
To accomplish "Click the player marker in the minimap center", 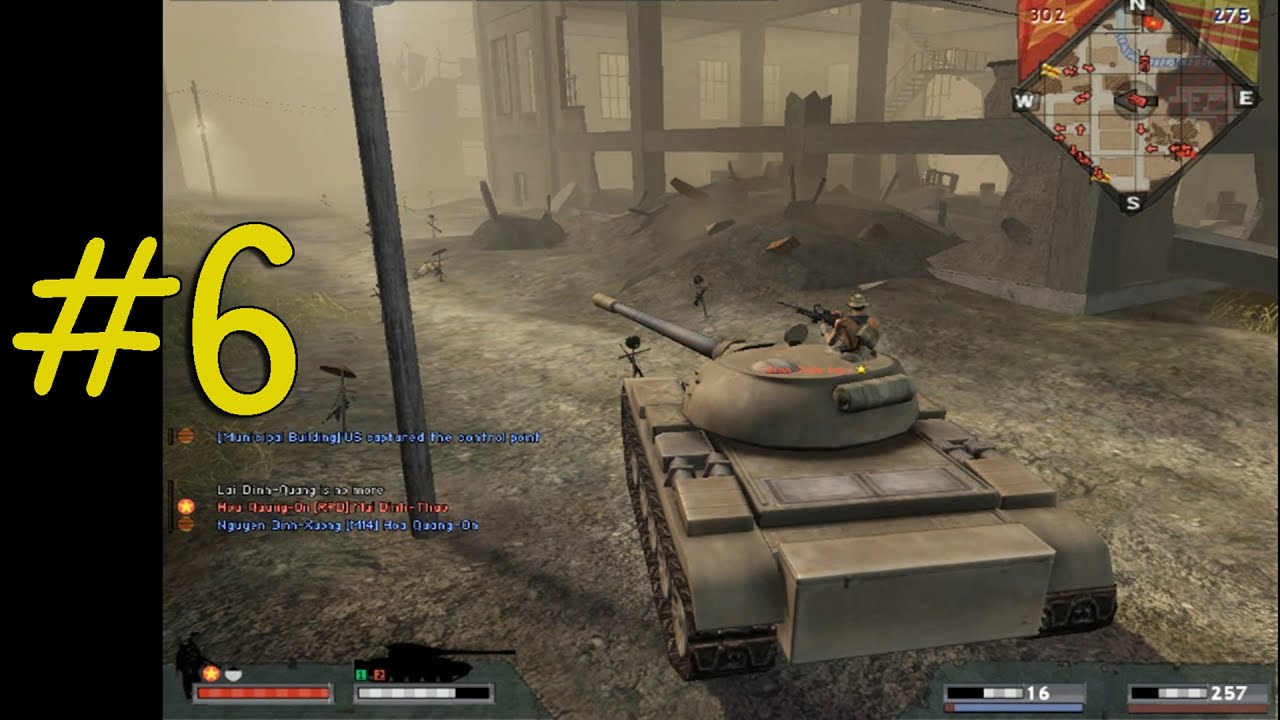I will tap(1137, 99).
